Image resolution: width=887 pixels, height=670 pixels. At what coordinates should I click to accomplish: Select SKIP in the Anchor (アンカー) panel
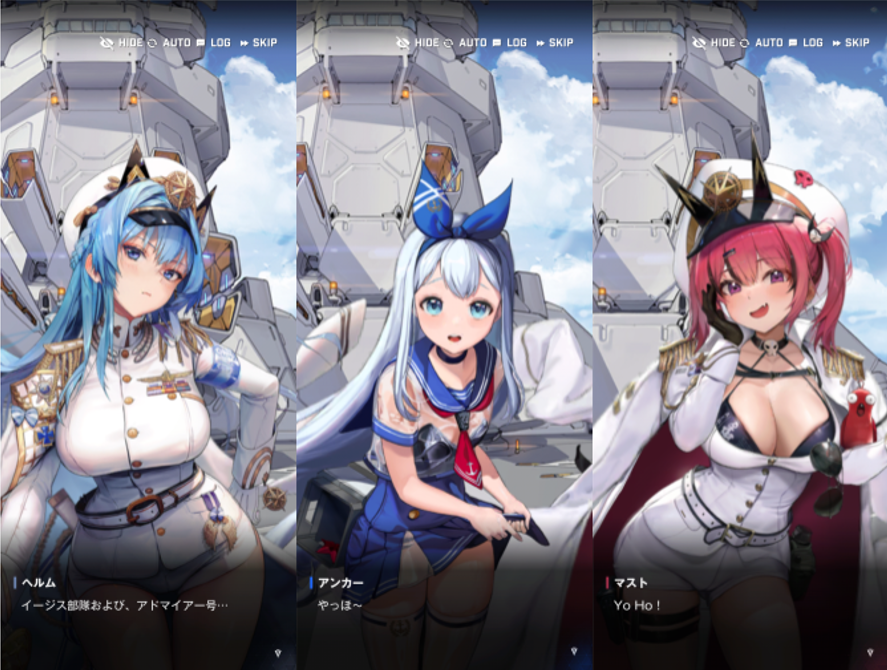click(x=554, y=42)
